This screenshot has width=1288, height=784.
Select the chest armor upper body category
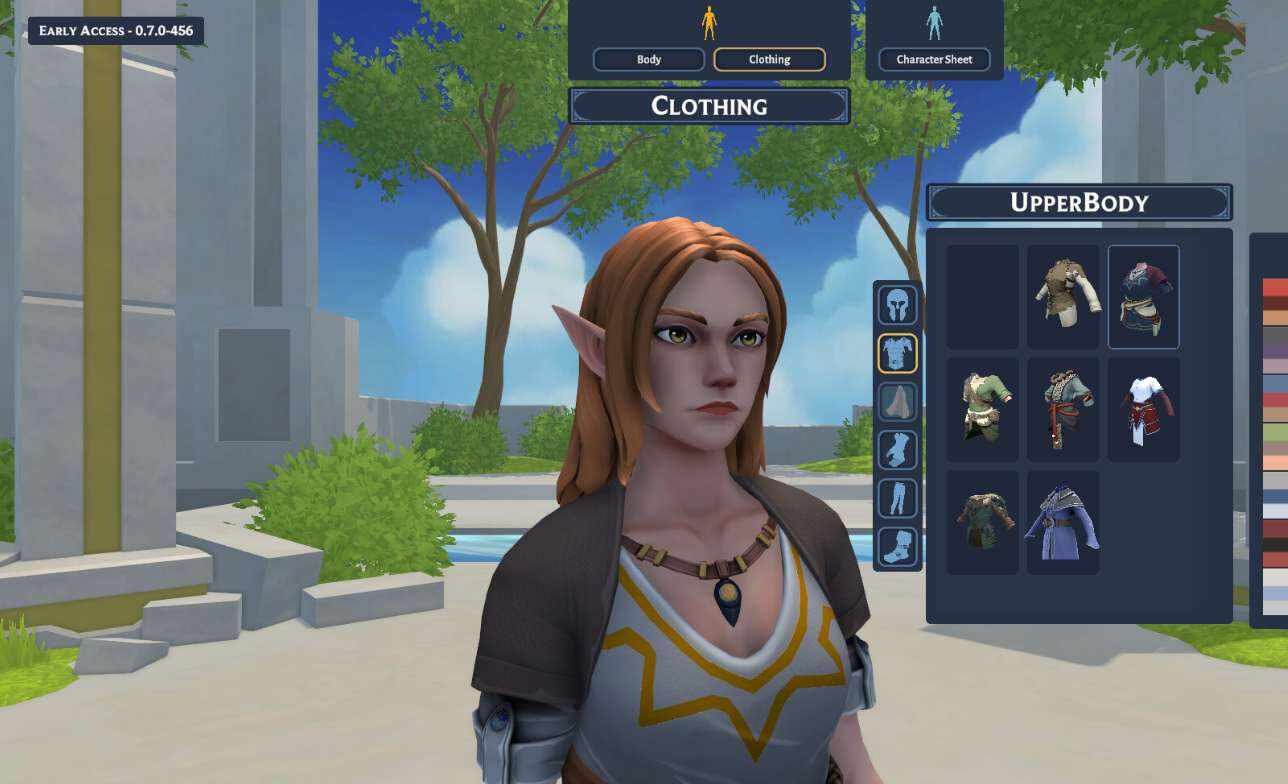click(x=898, y=353)
